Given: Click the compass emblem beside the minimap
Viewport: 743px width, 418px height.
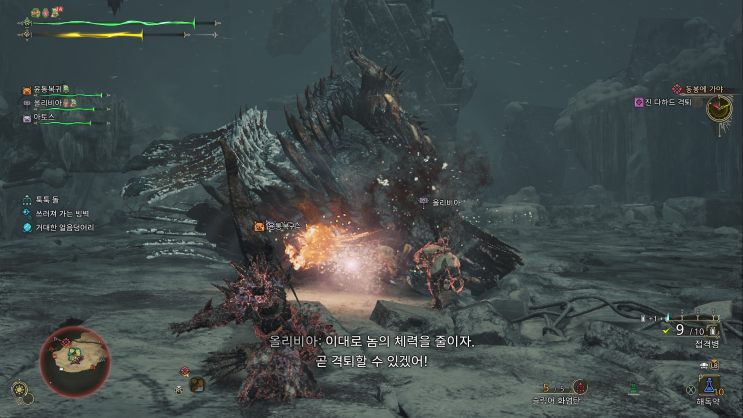Looking at the screenshot, I should [19, 390].
